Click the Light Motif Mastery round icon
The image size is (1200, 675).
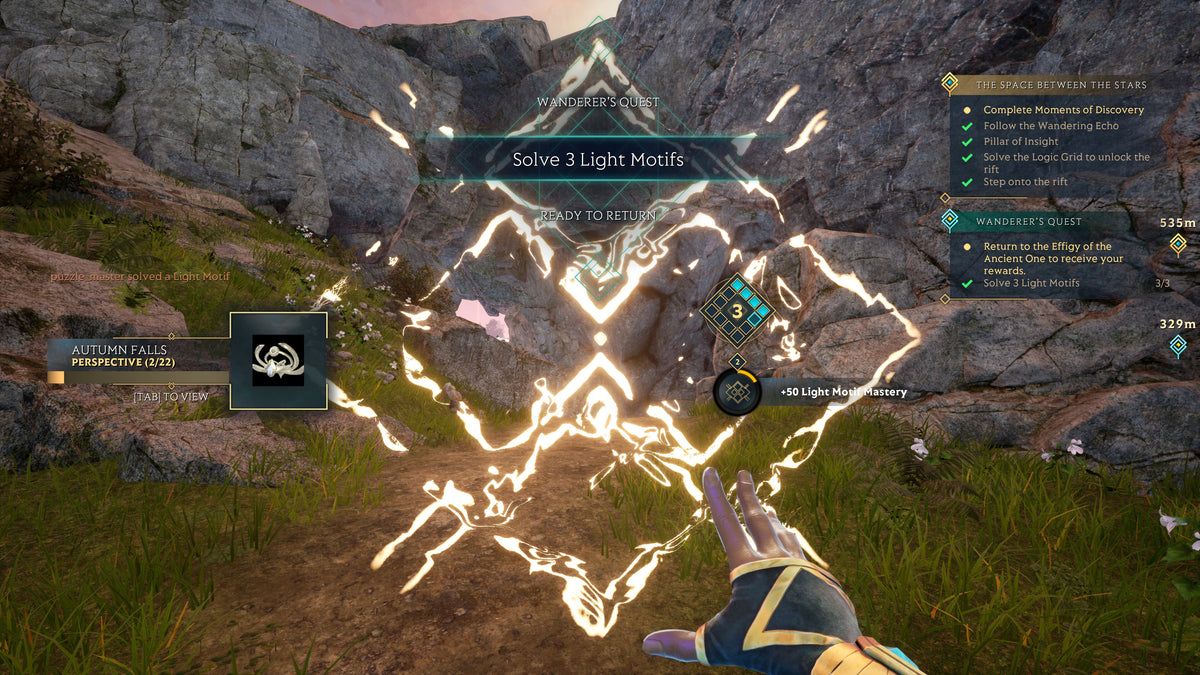click(737, 391)
